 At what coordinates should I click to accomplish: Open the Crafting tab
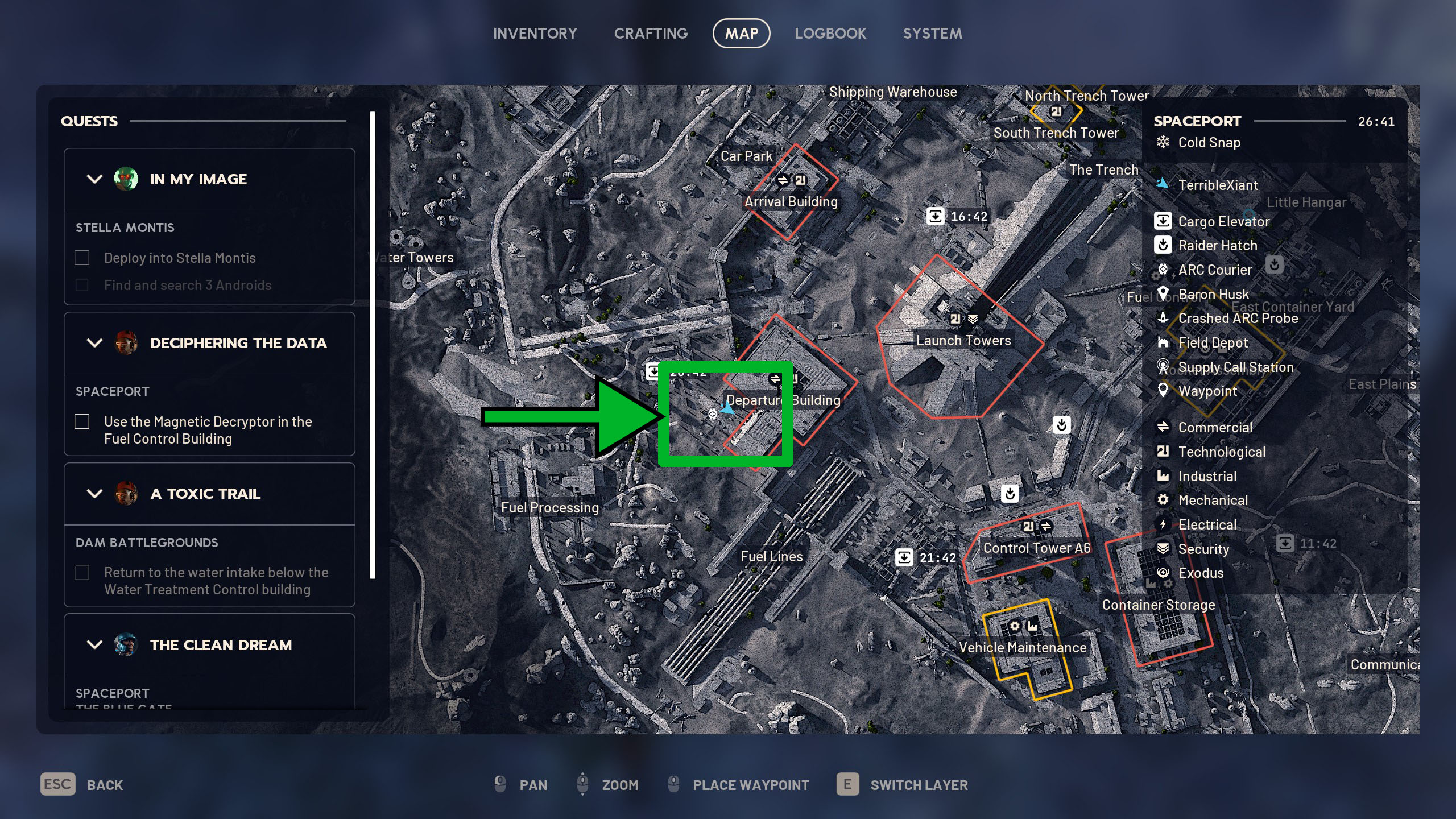[x=651, y=34]
